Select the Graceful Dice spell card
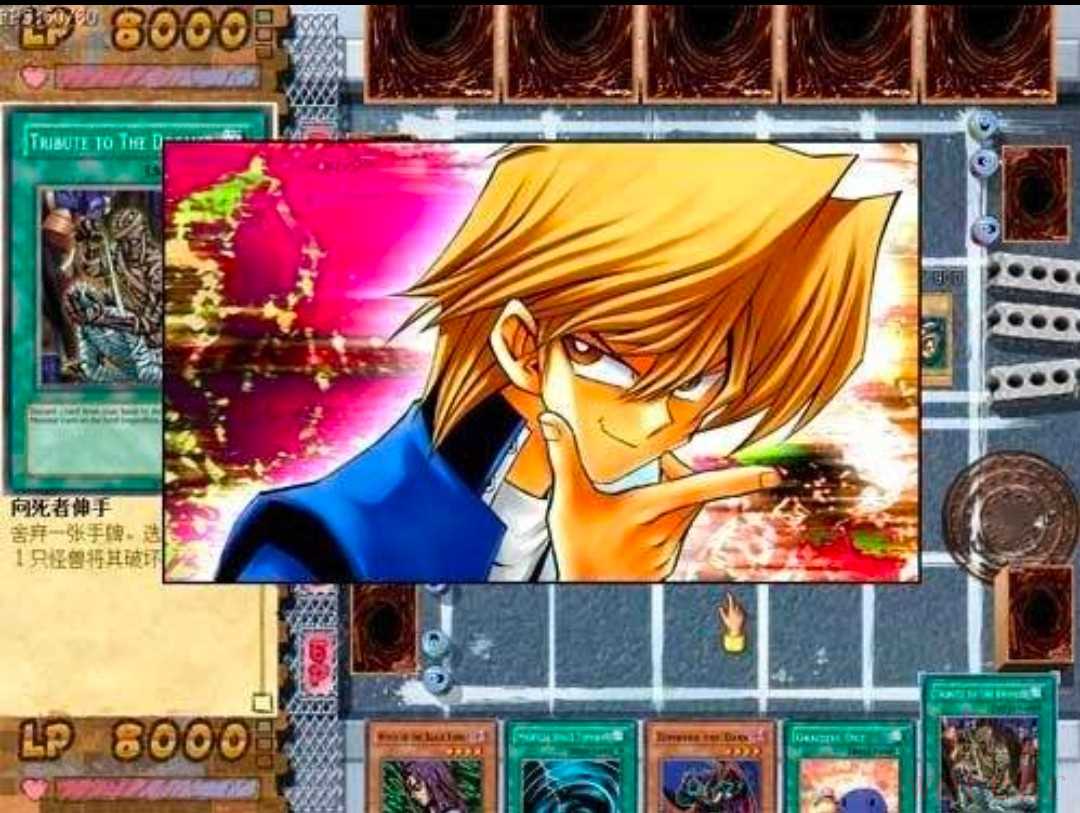This screenshot has width=1080, height=813. click(849, 766)
